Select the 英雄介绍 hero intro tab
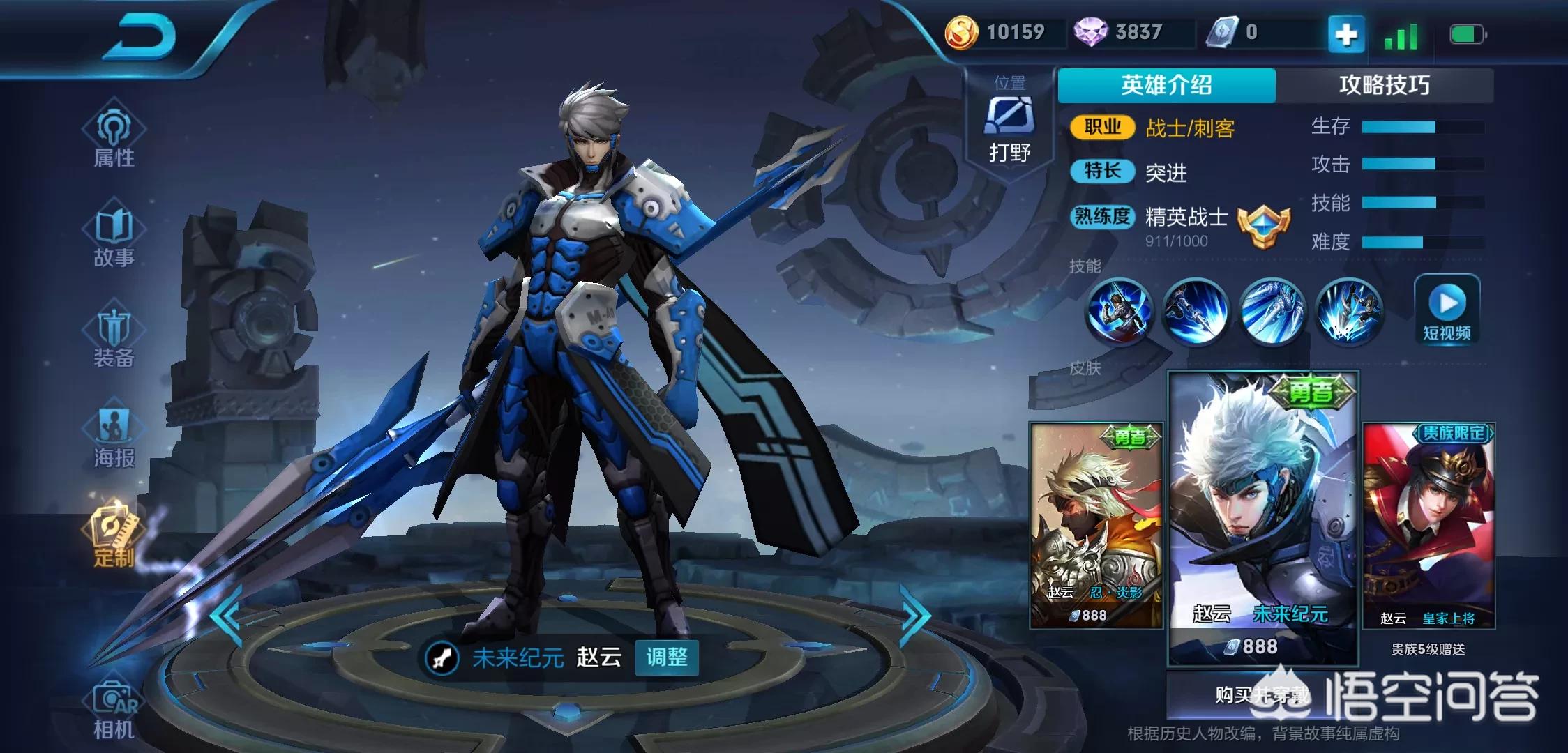Viewport: 1568px width, 753px height. point(1166,85)
